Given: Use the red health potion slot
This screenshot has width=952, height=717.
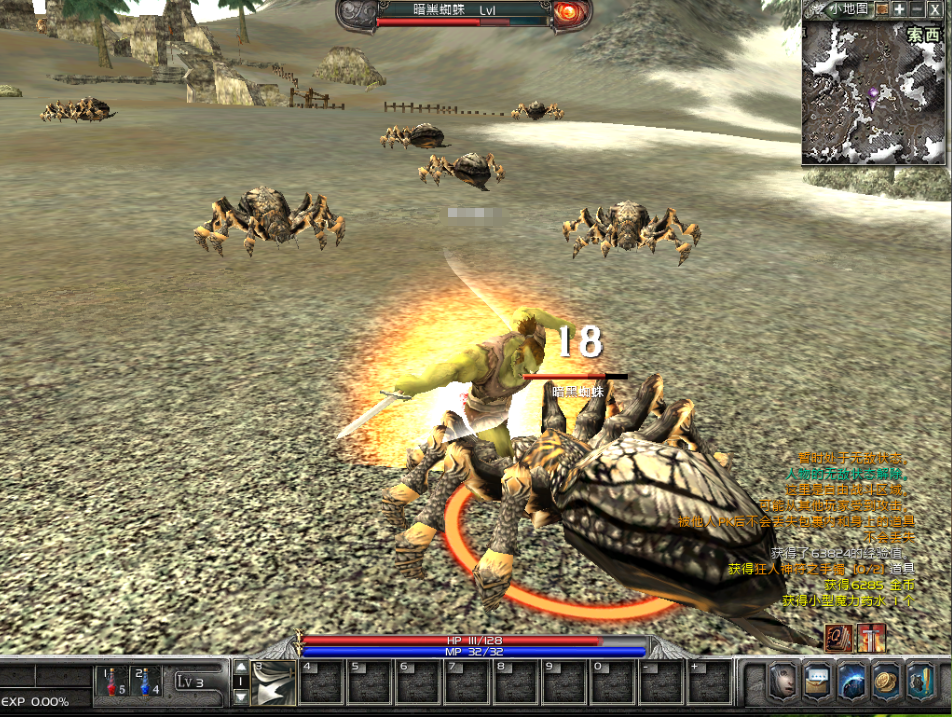Looking at the screenshot, I should (x=114, y=682).
